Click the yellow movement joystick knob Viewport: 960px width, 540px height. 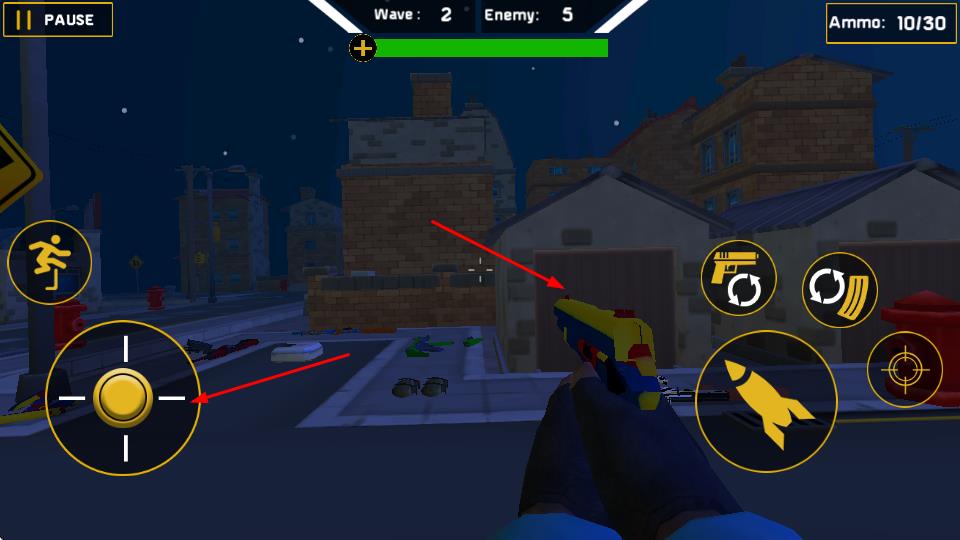[x=123, y=398]
